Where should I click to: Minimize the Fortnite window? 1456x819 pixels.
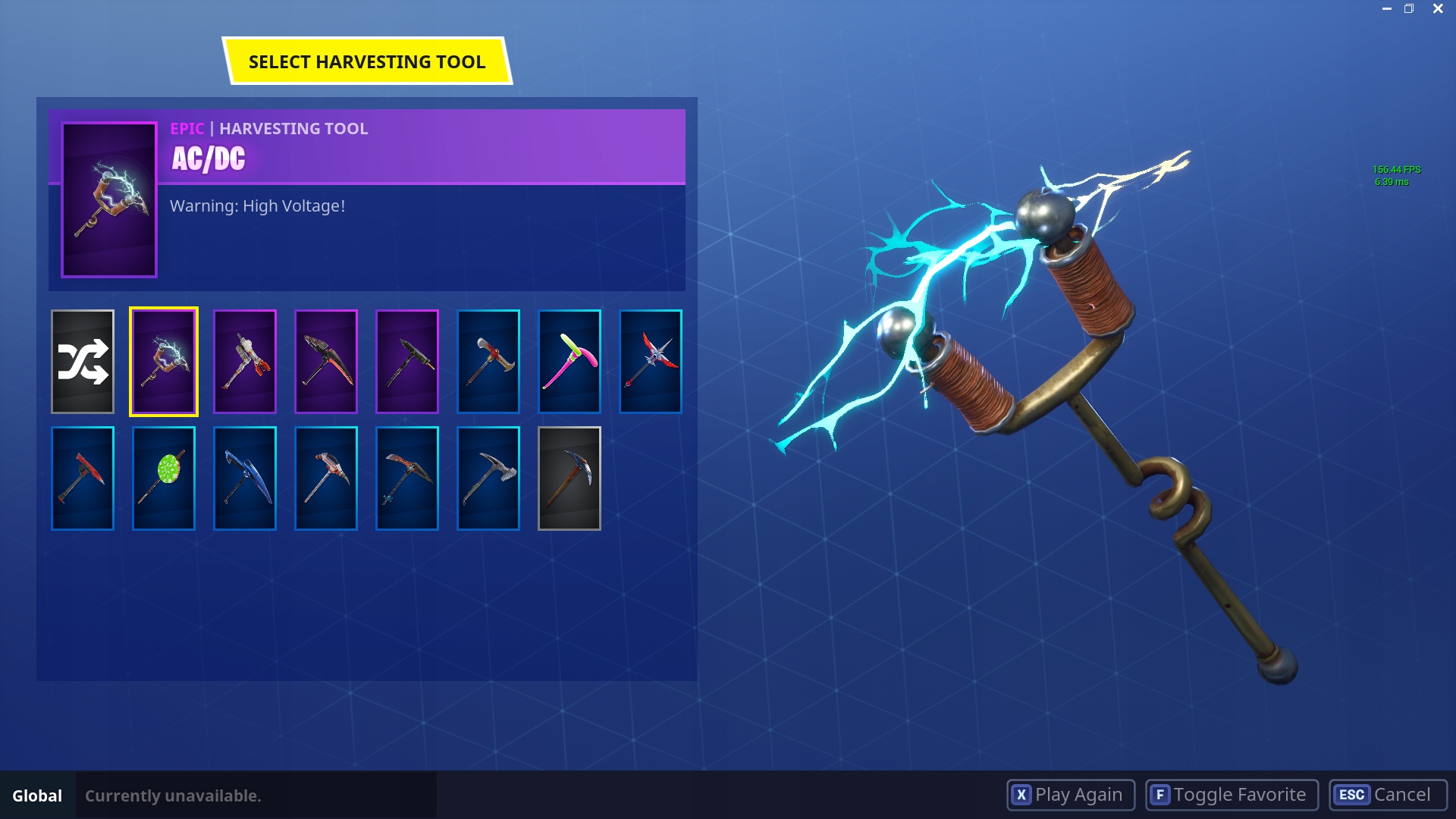1386,8
